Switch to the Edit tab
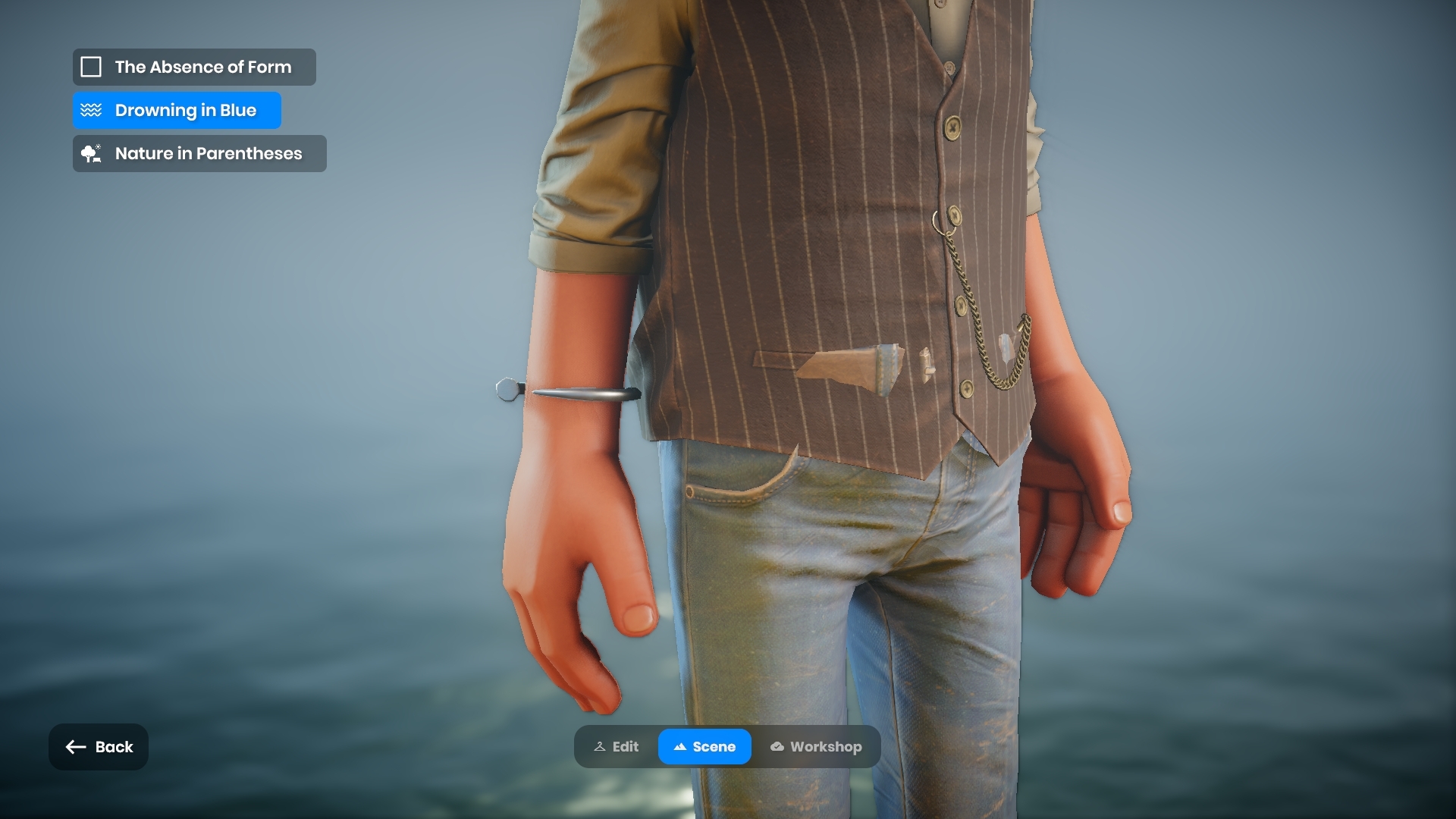The width and height of the screenshot is (1456, 819). click(x=617, y=747)
